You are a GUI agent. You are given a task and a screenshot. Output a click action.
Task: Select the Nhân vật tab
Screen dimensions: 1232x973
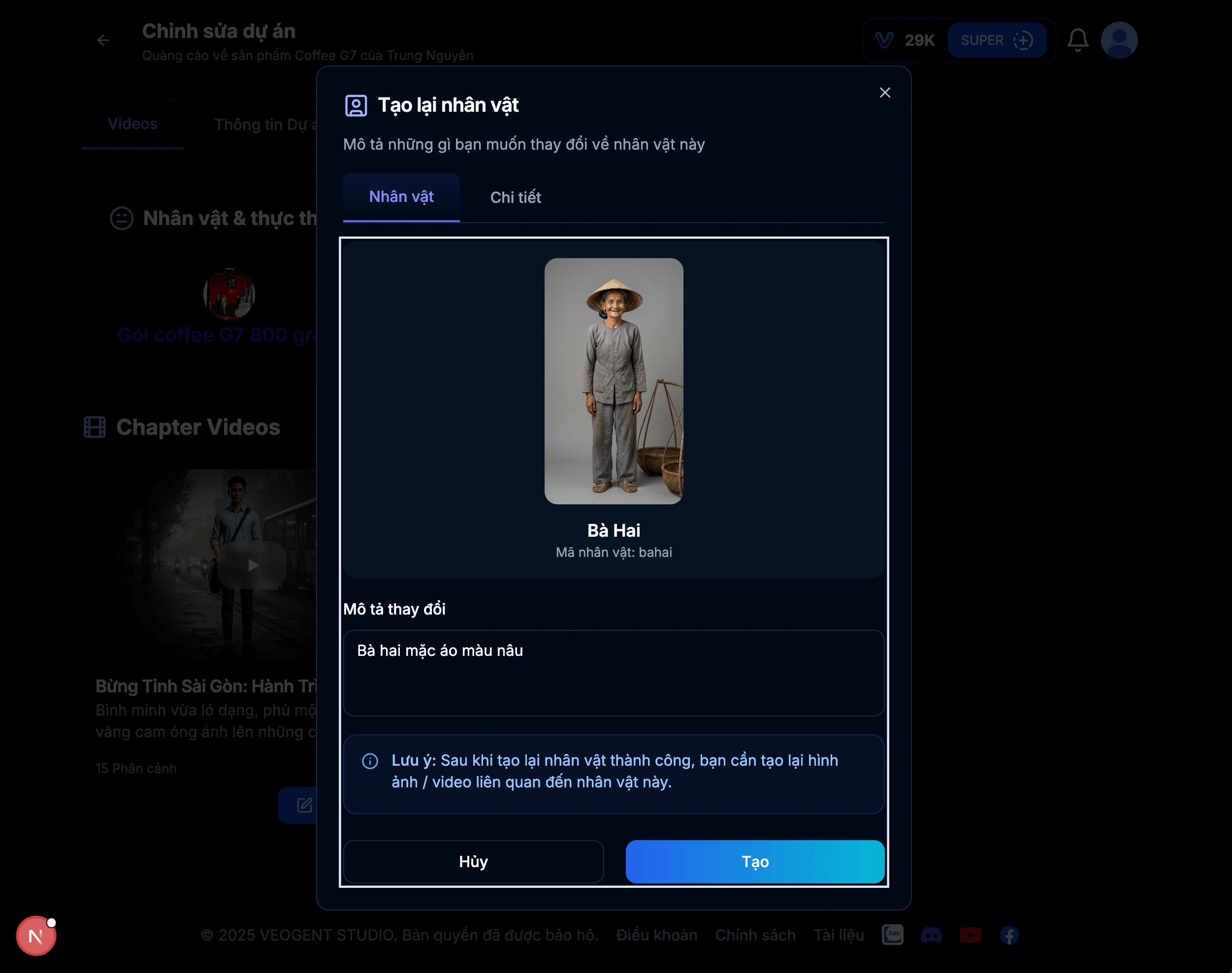[401, 196]
